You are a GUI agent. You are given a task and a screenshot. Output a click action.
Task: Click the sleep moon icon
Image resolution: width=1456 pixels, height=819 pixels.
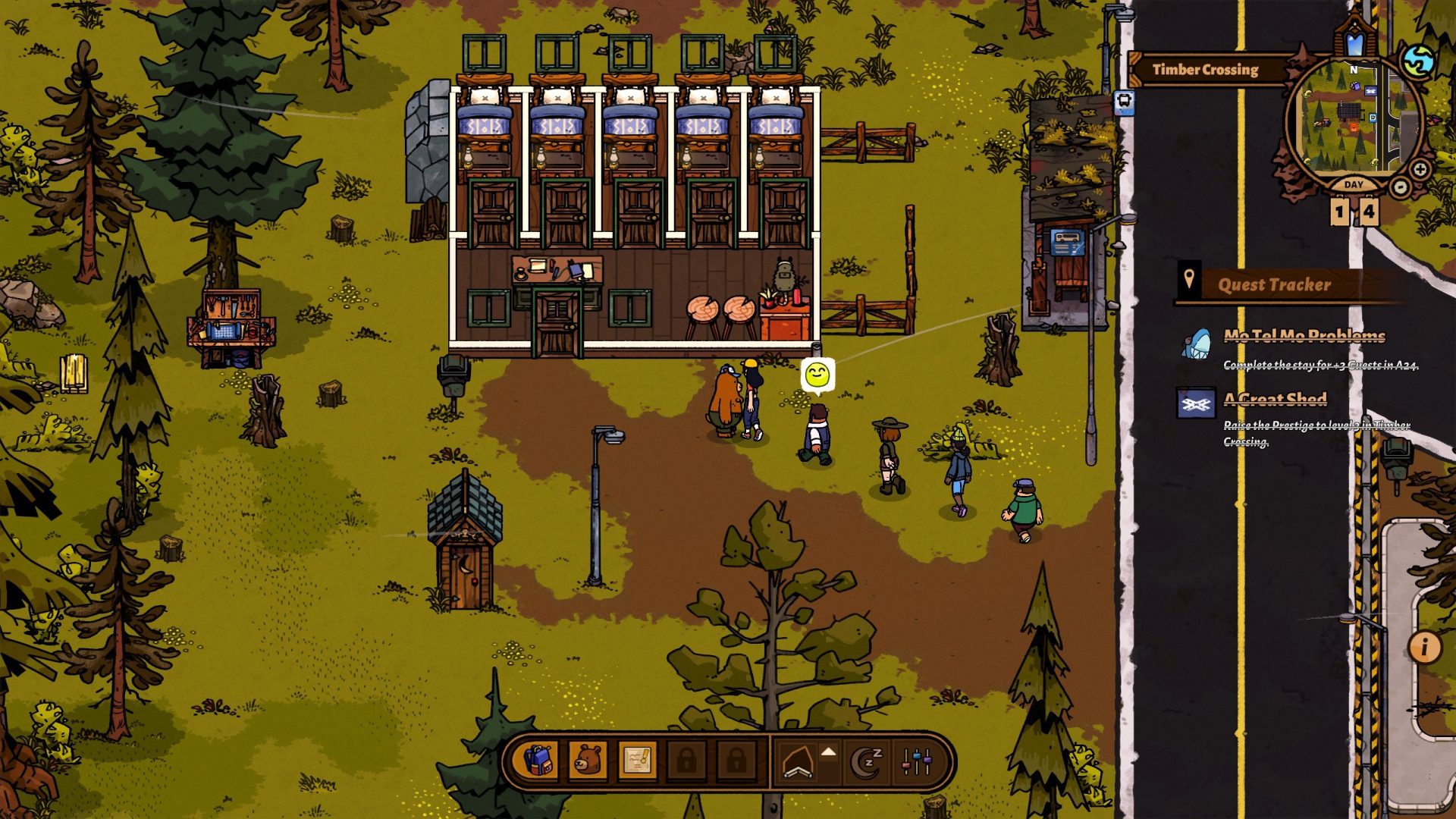(867, 761)
